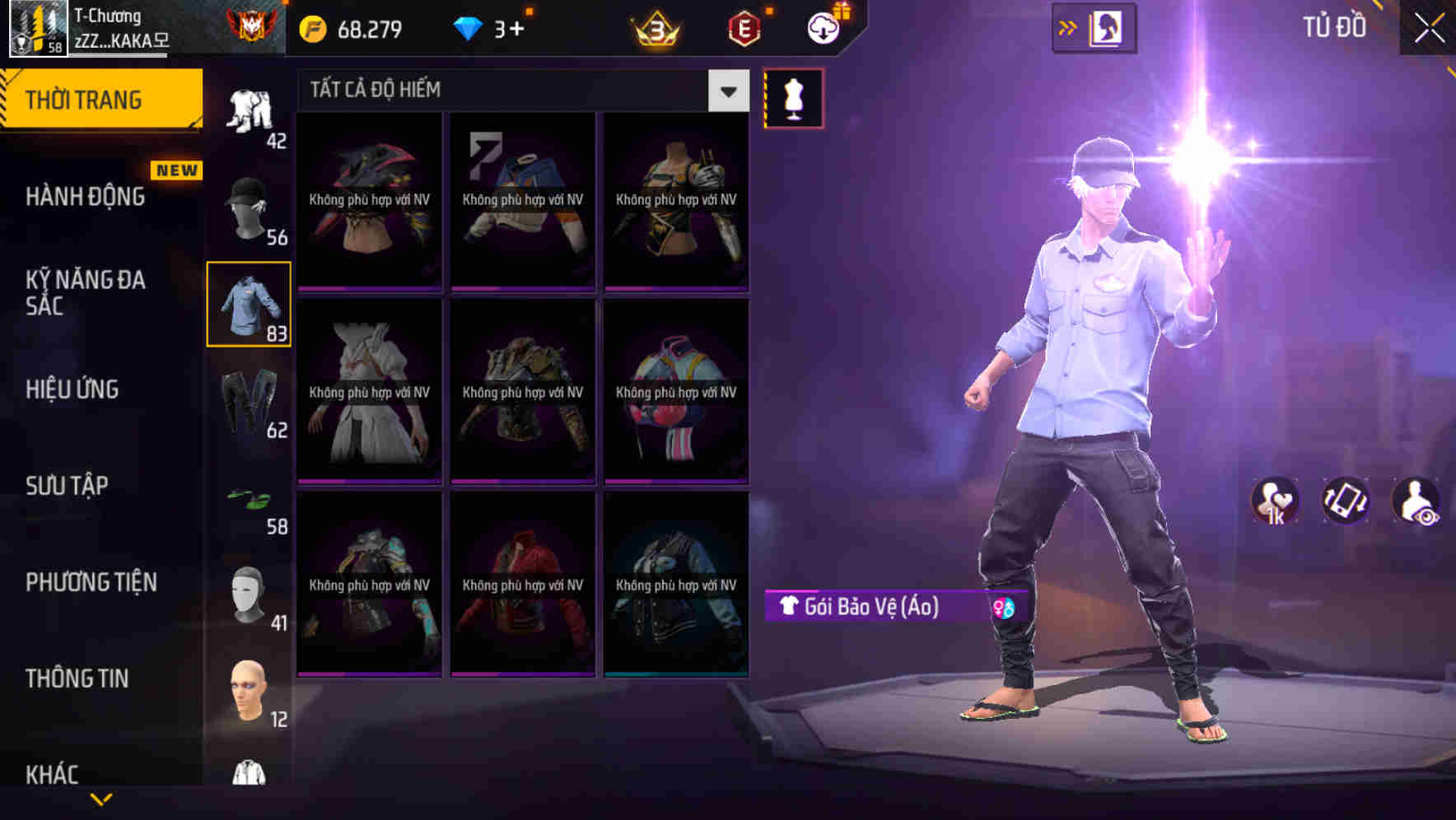
Task: Click the double-arrow chevron beside the album icon
Action: click(x=1066, y=27)
